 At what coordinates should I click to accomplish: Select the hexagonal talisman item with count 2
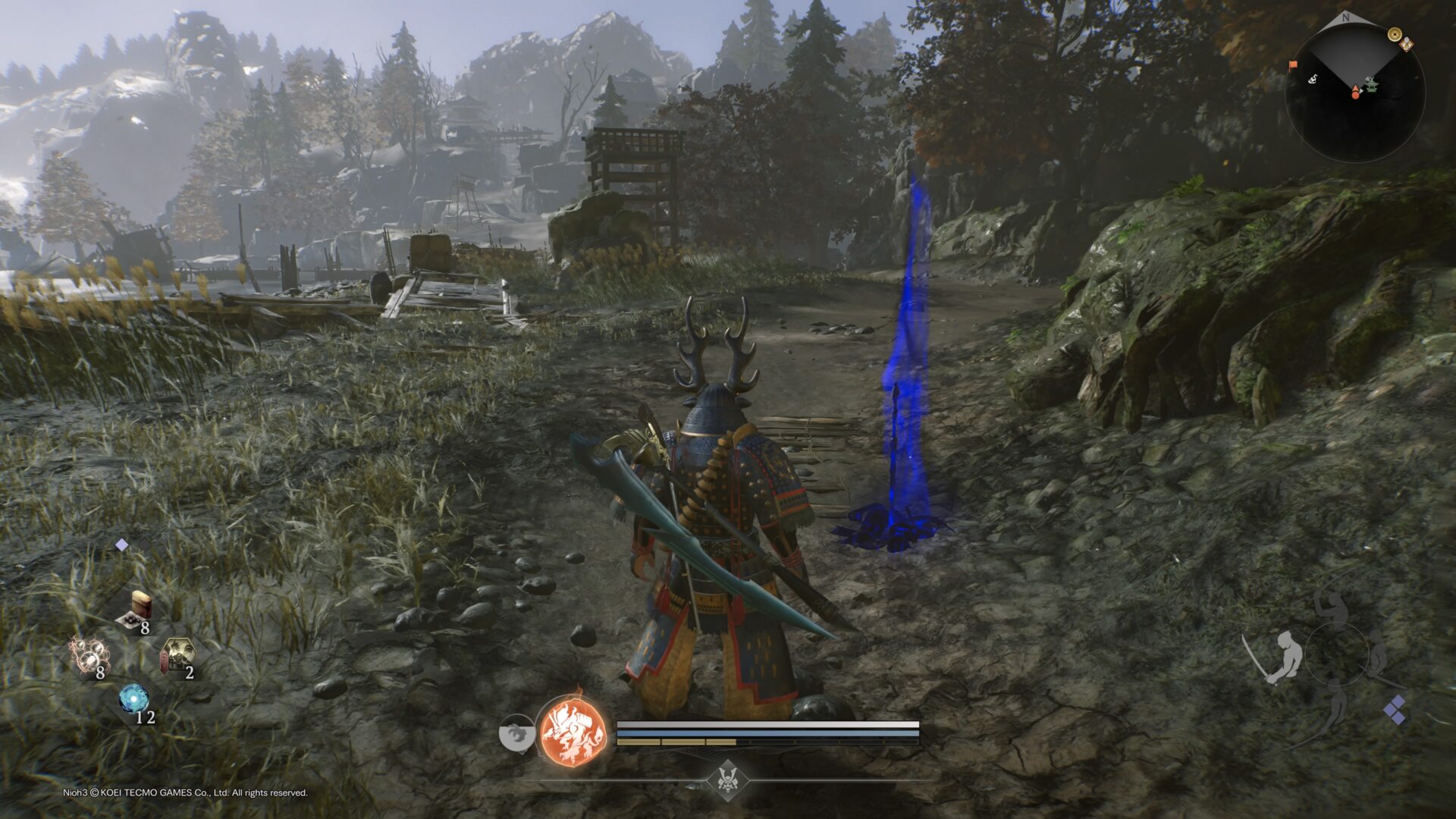coord(177,657)
